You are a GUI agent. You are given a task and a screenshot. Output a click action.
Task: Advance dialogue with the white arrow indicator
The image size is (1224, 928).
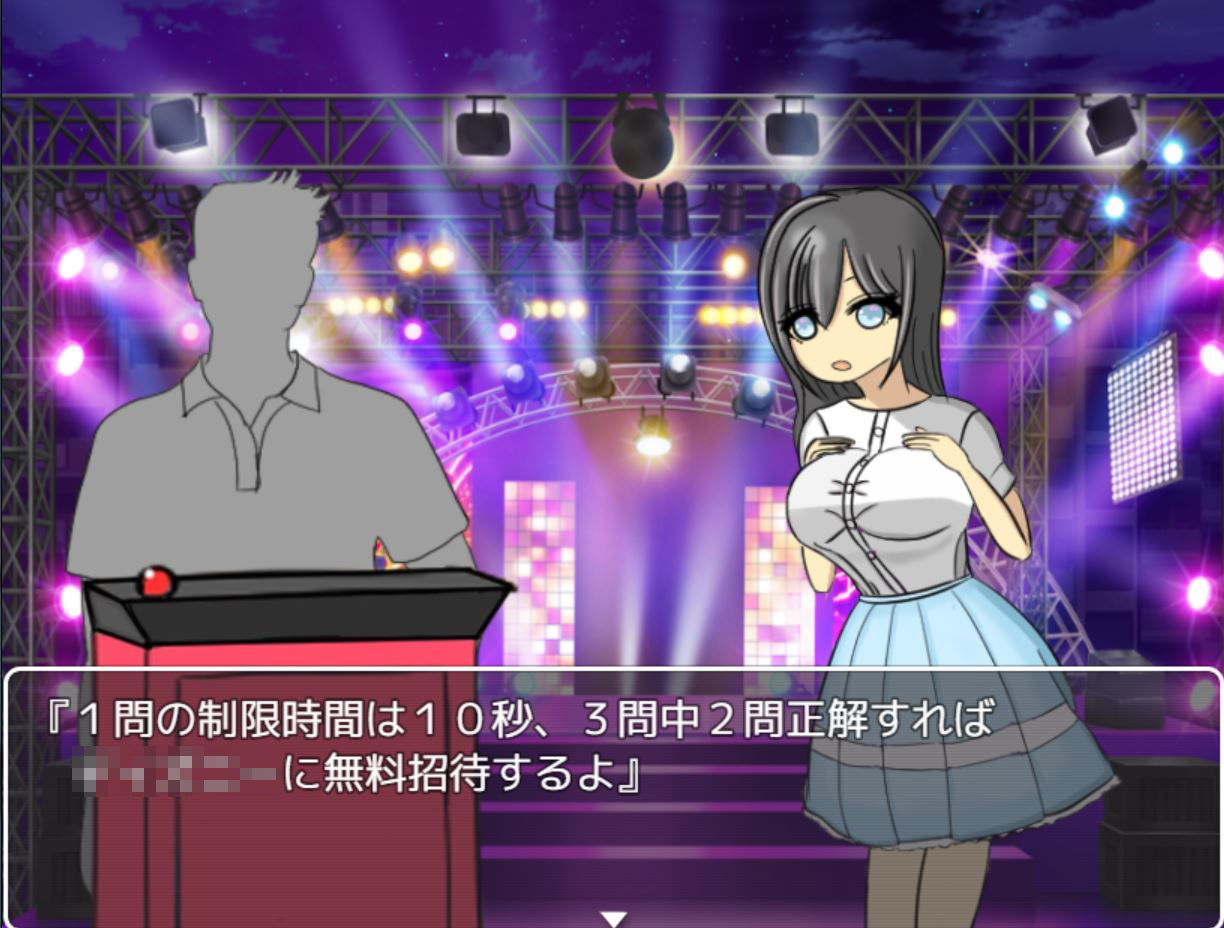pyautogui.click(x=613, y=917)
